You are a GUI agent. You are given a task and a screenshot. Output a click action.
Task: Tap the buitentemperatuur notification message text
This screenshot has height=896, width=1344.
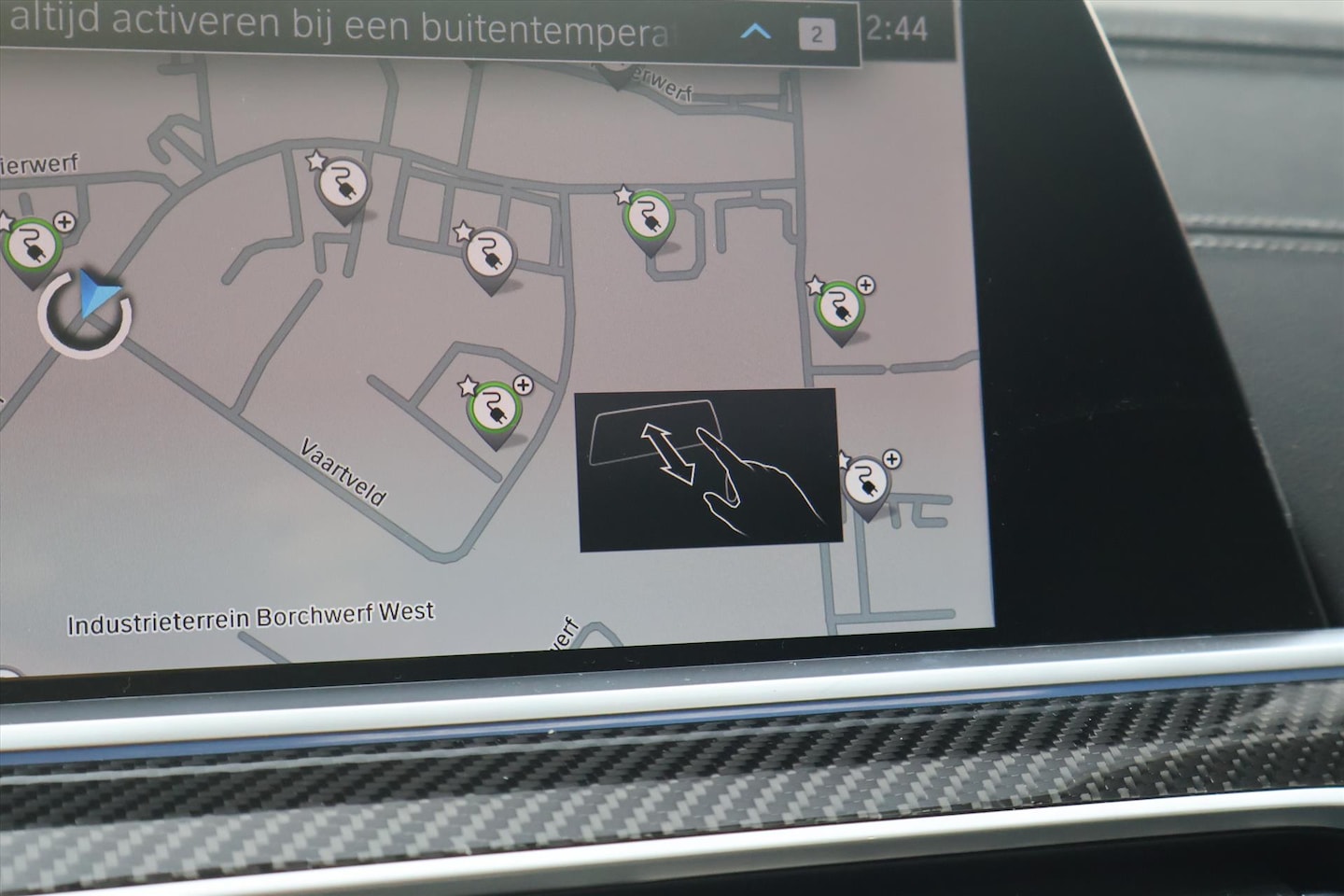[355, 26]
